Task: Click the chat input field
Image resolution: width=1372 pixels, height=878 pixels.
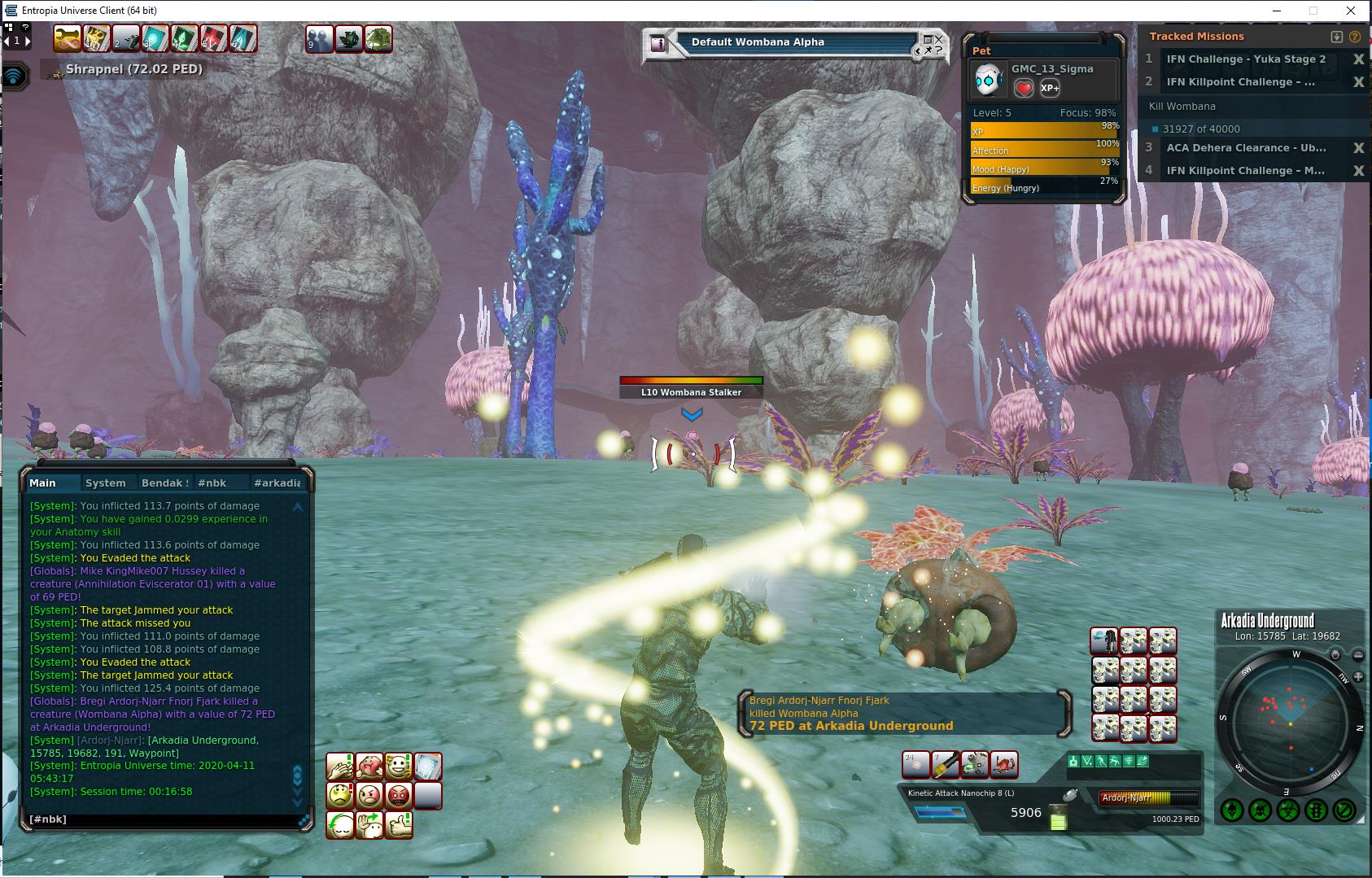Action: [x=163, y=819]
